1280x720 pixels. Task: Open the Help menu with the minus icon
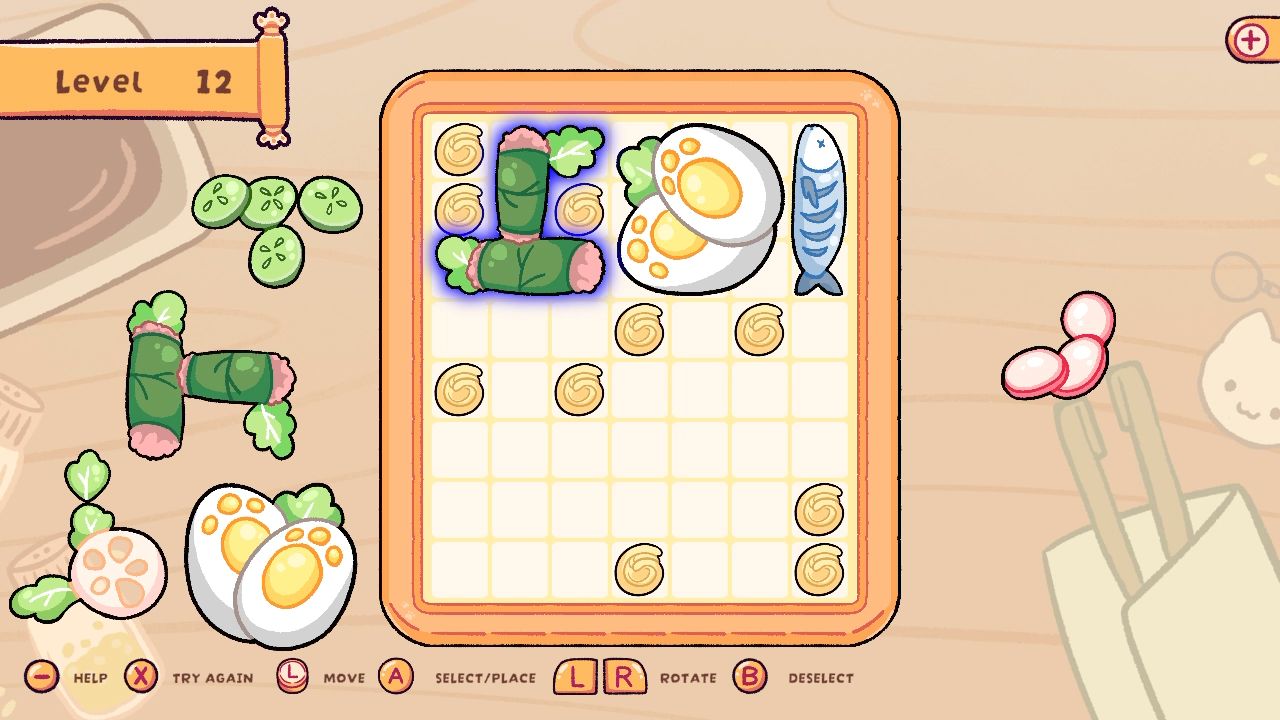pyautogui.click(x=40, y=677)
